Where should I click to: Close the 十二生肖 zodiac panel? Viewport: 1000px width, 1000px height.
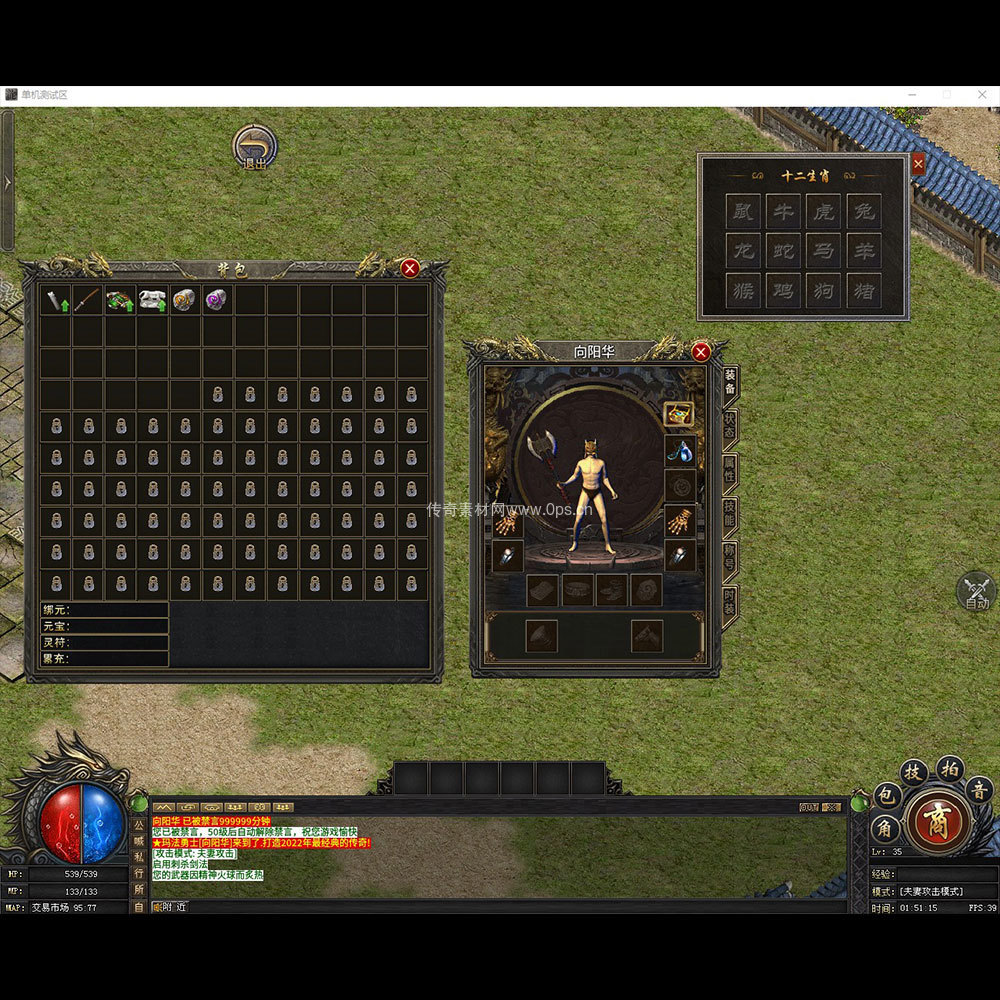[x=918, y=164]
